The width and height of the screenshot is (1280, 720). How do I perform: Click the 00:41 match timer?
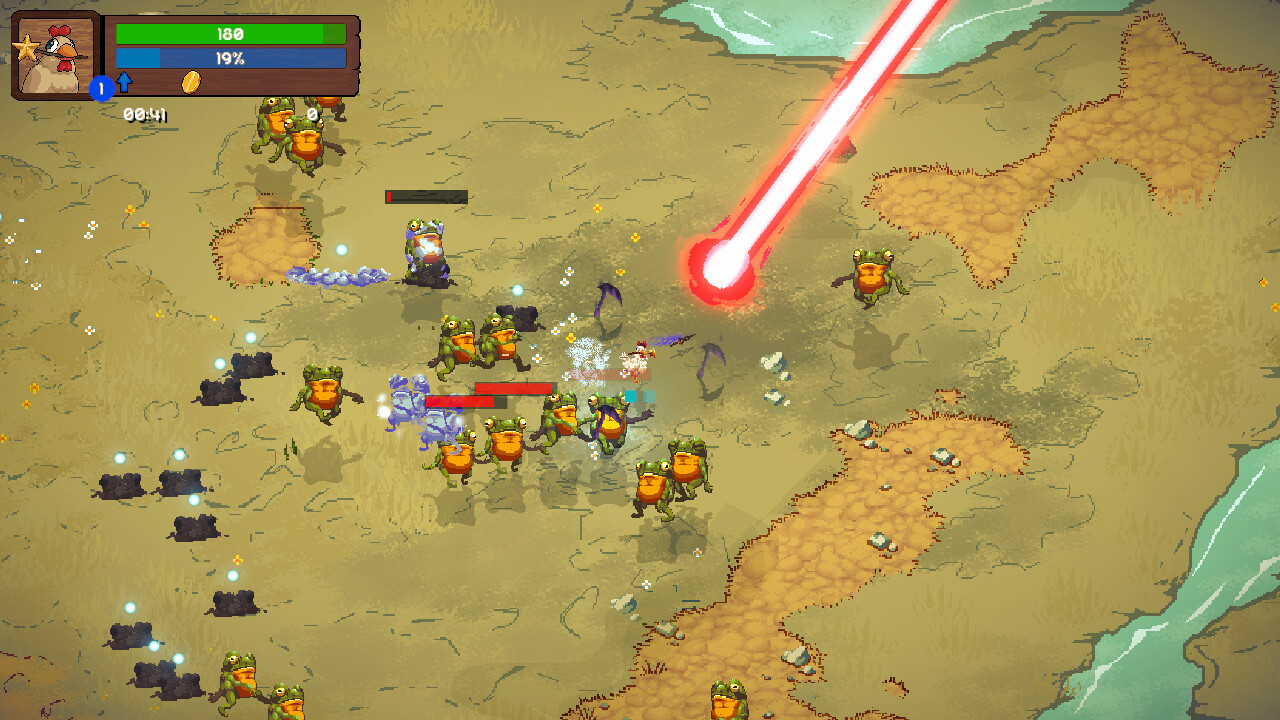[x=144, y=114]
